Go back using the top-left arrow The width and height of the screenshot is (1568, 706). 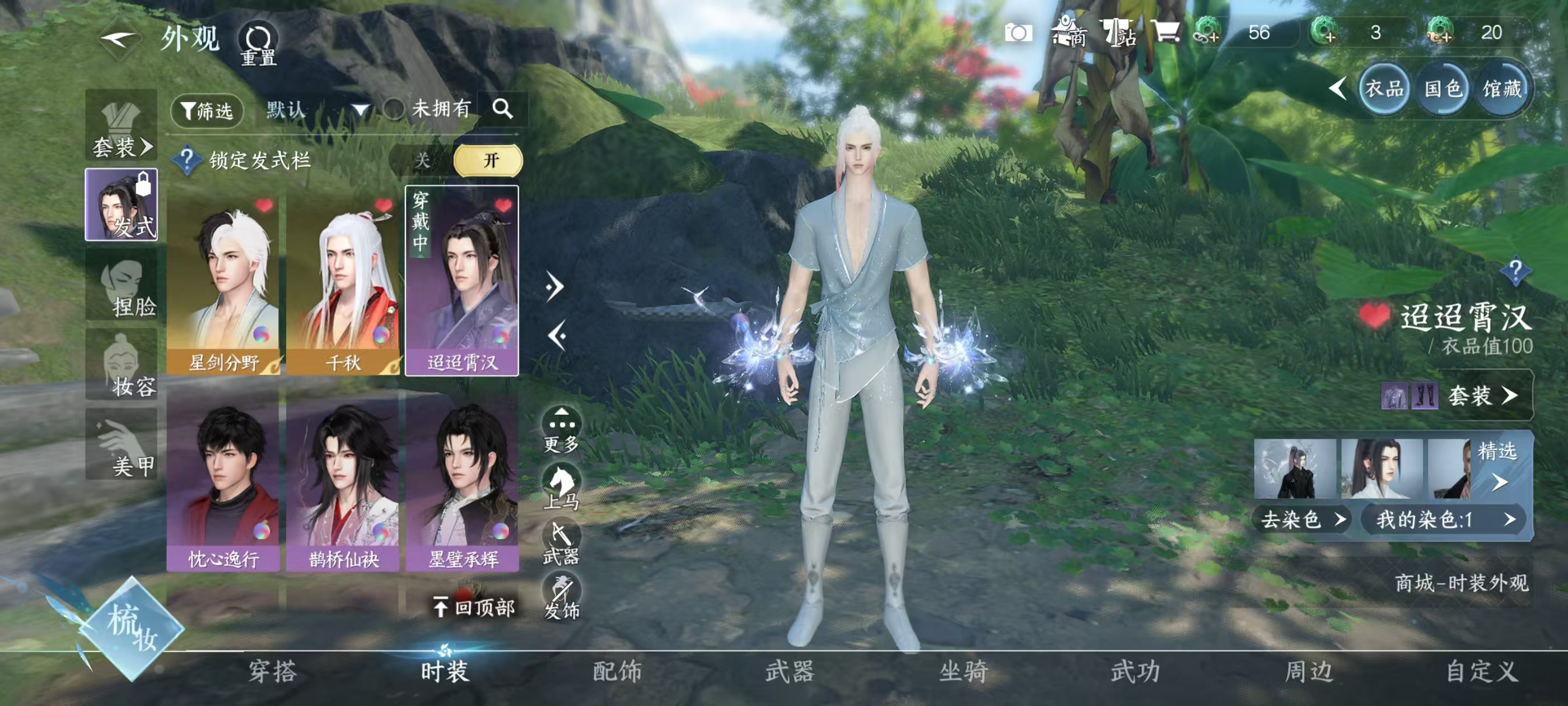[x=120, y=40]
